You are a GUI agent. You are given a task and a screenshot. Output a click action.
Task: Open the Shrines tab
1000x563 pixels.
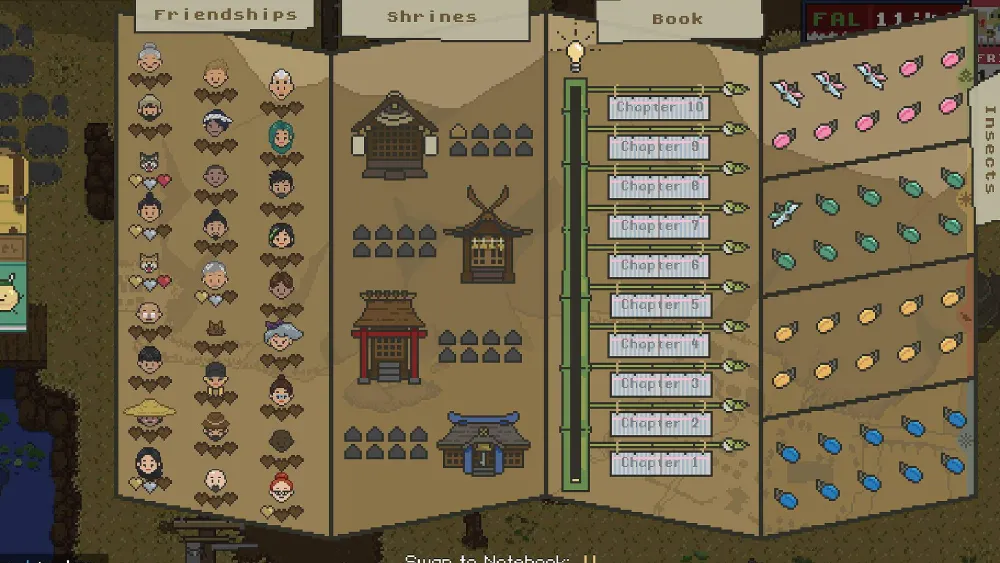pyautogui.click(x=432, y=17)
